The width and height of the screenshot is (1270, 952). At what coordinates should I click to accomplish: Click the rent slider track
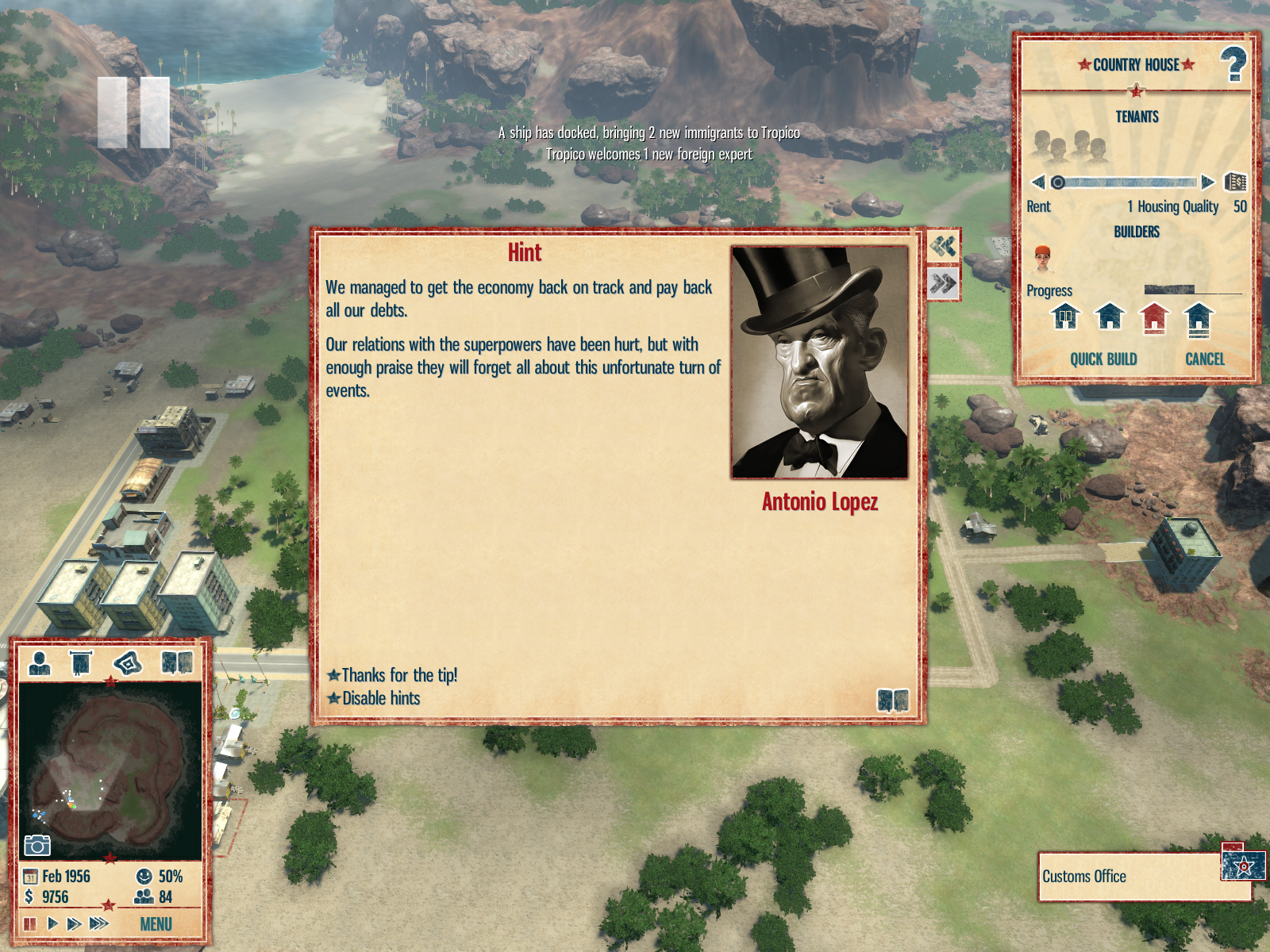[x=1127, y=182]
